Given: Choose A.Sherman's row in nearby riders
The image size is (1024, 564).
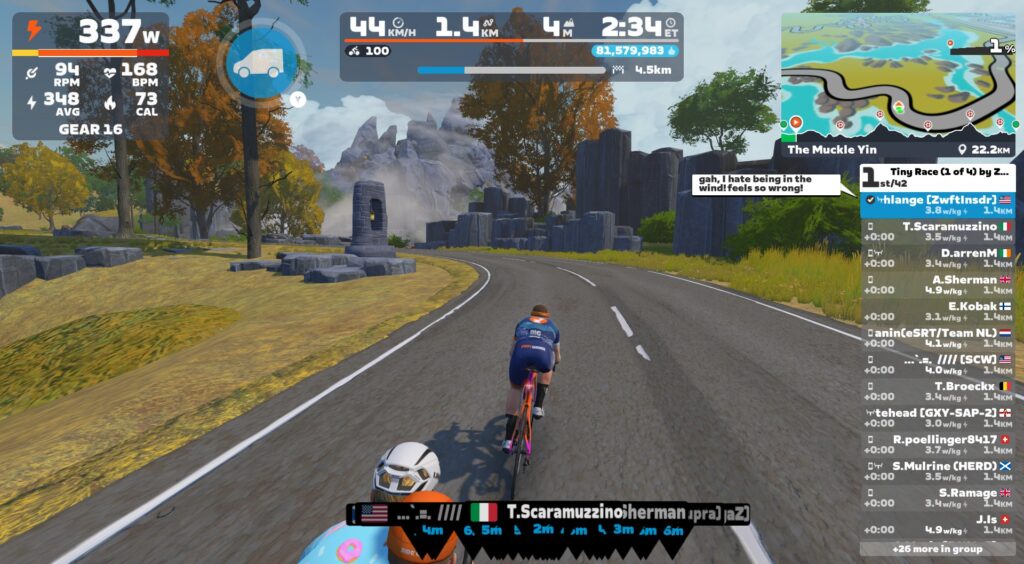Looking at the screenshot, I should click(x=939, y=285).
